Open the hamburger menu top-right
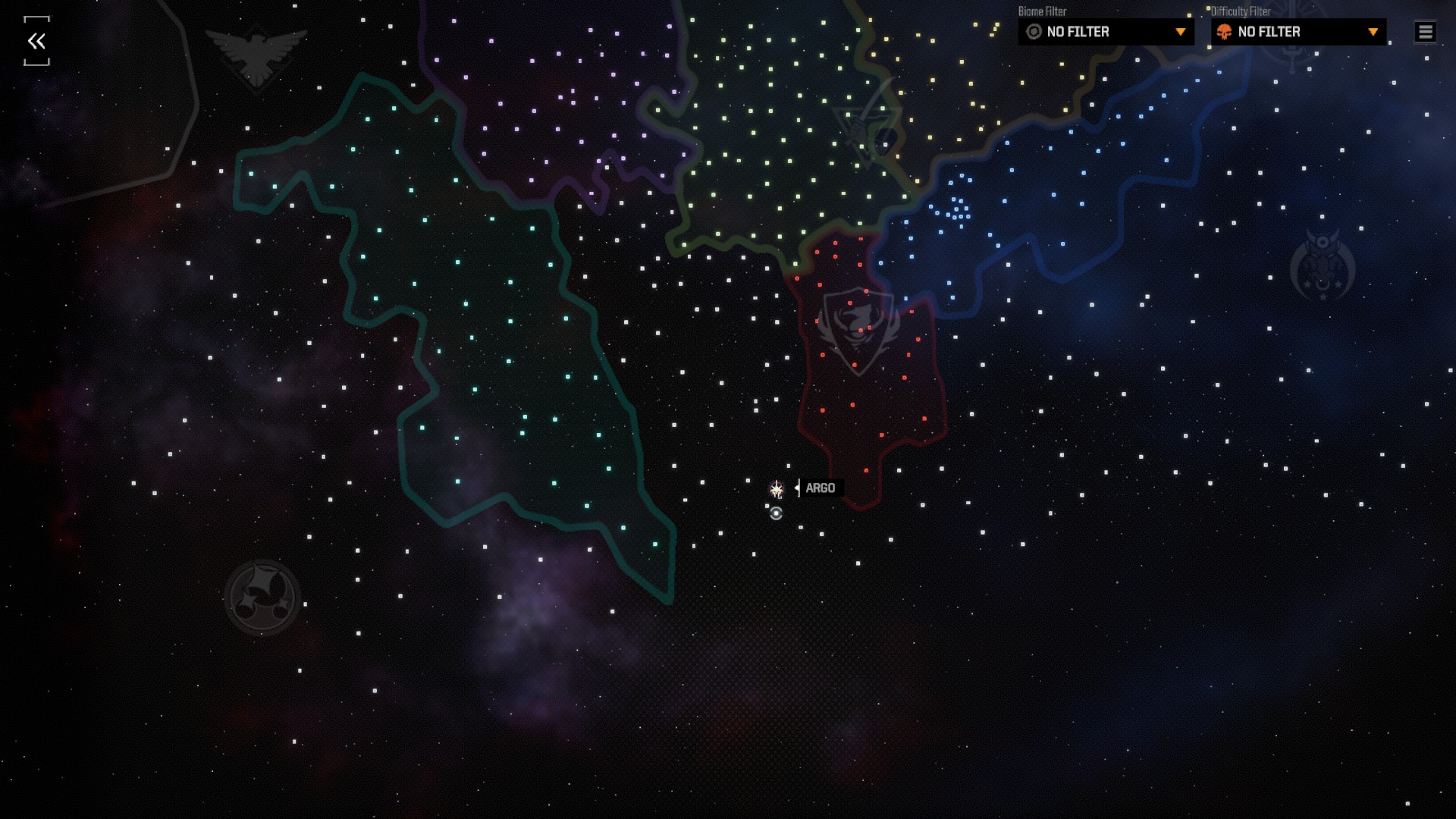 [x=1425, y=31]
